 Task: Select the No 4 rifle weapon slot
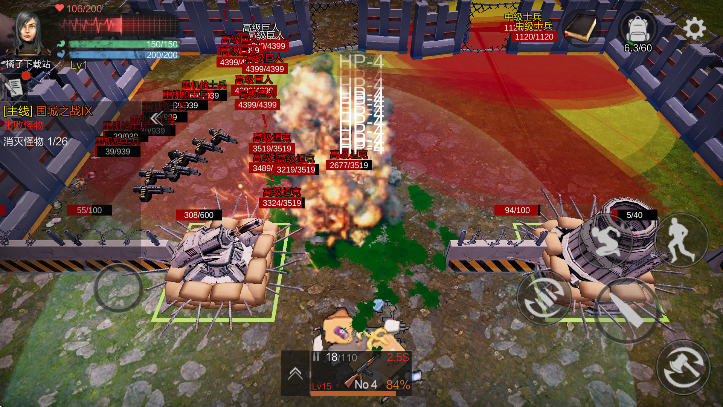[366, 376]
